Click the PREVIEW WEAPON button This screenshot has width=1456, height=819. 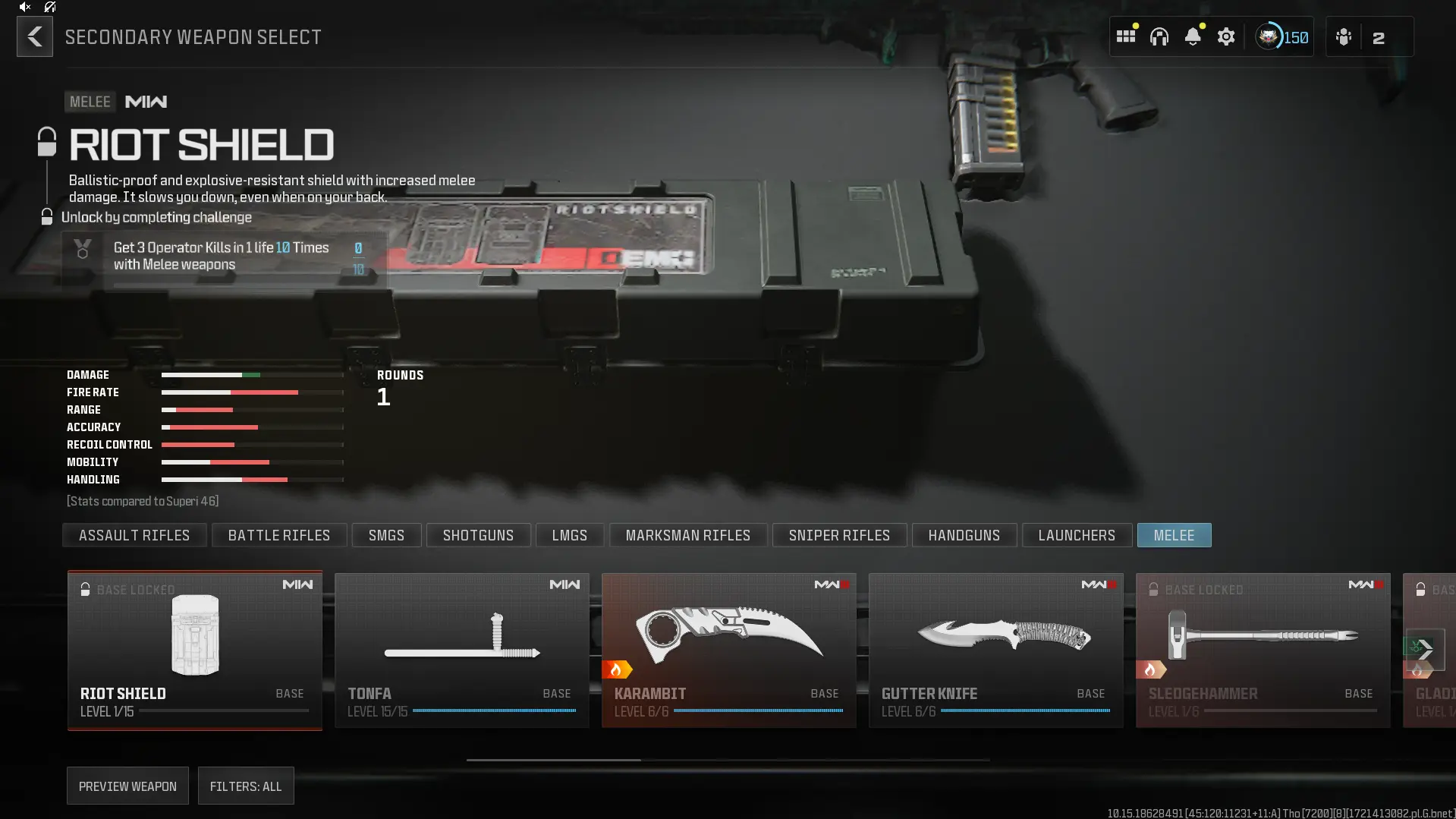pyautogui.click(x=127, y=786)
